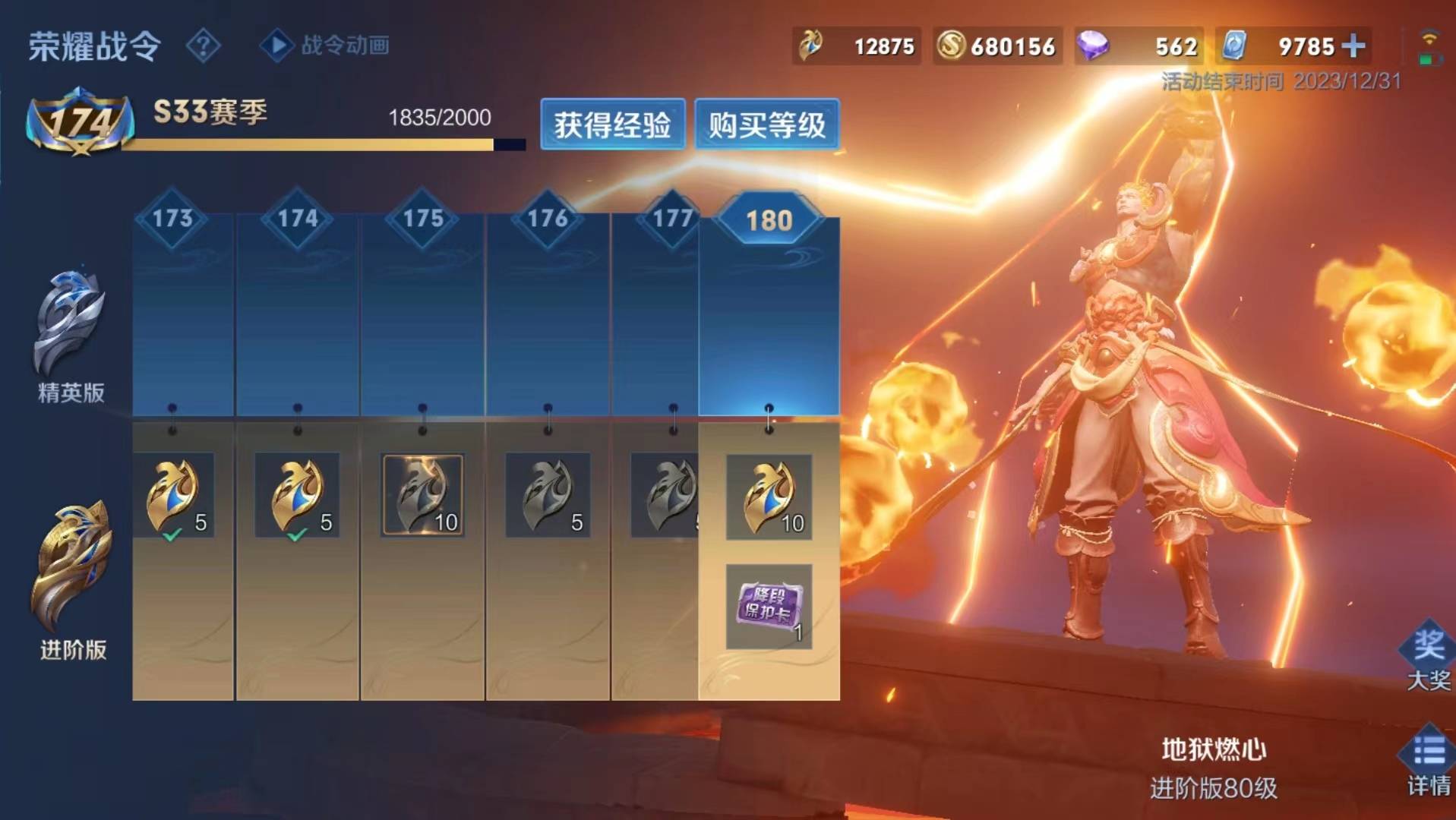Open the question mark help icon
This screenshot has width=1456, height=820.
tap(203, 46)
